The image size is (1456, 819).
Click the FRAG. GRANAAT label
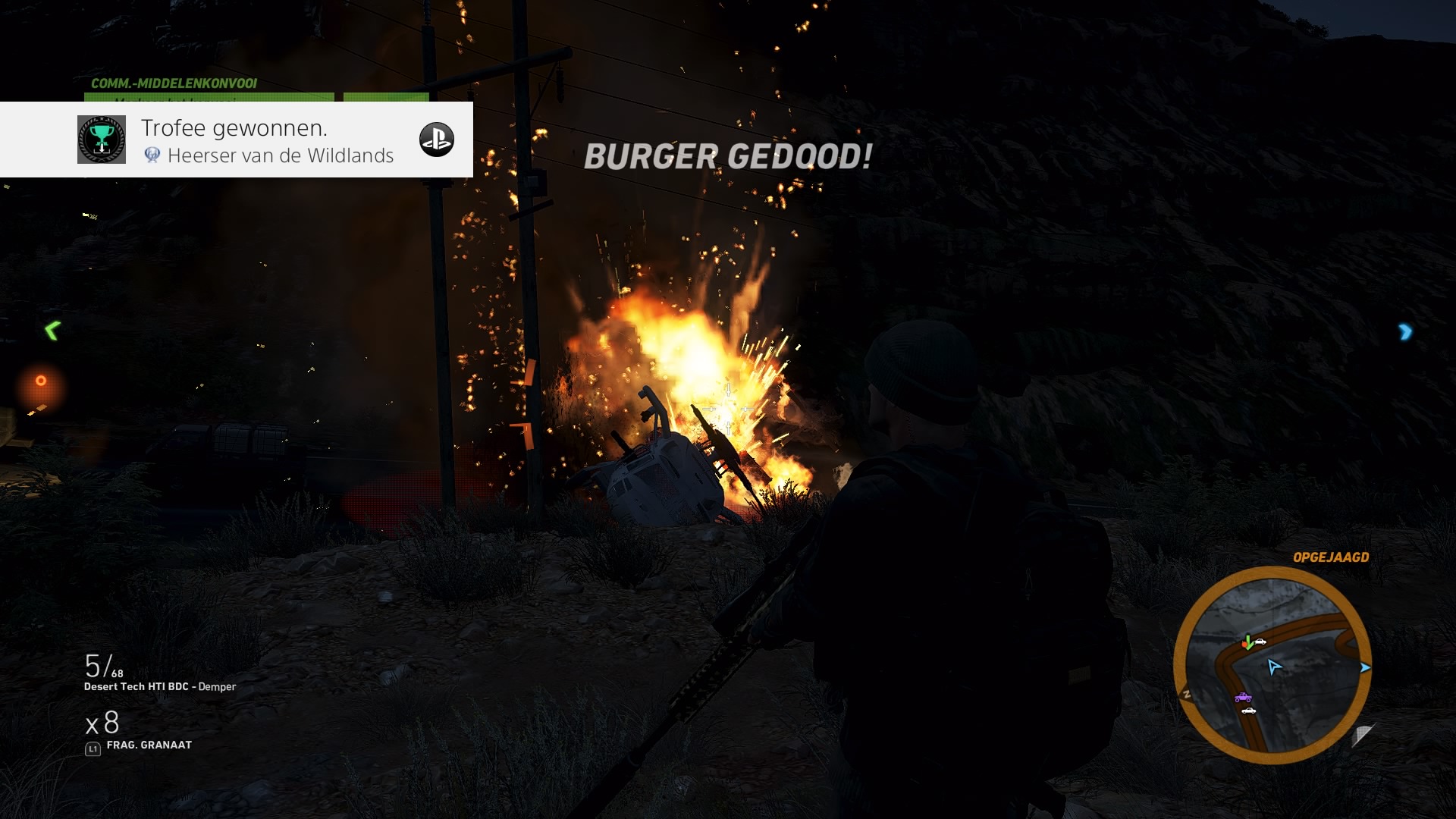(149, 745)
